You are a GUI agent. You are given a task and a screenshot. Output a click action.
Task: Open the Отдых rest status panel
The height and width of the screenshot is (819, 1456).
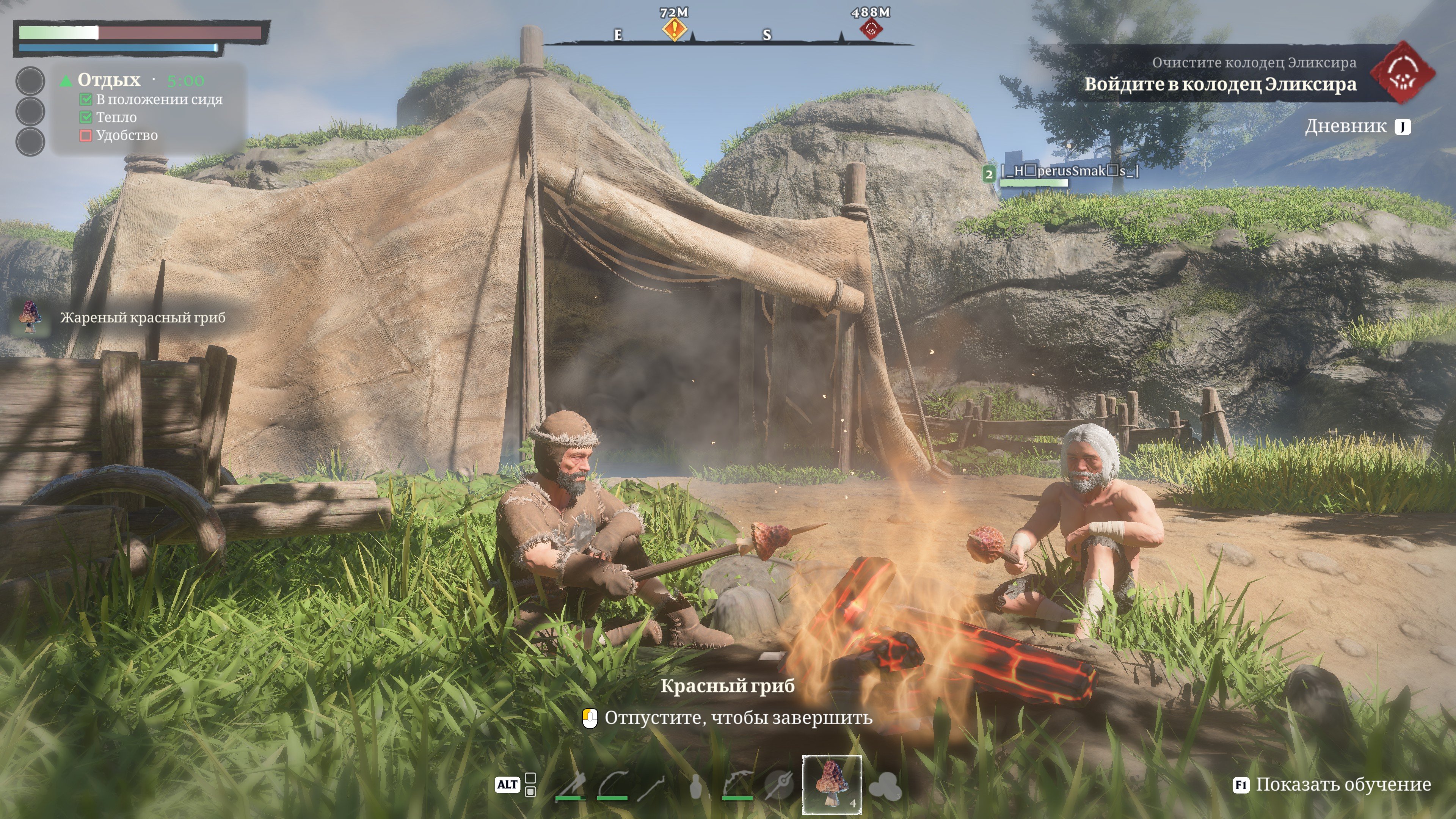(108, 80)
